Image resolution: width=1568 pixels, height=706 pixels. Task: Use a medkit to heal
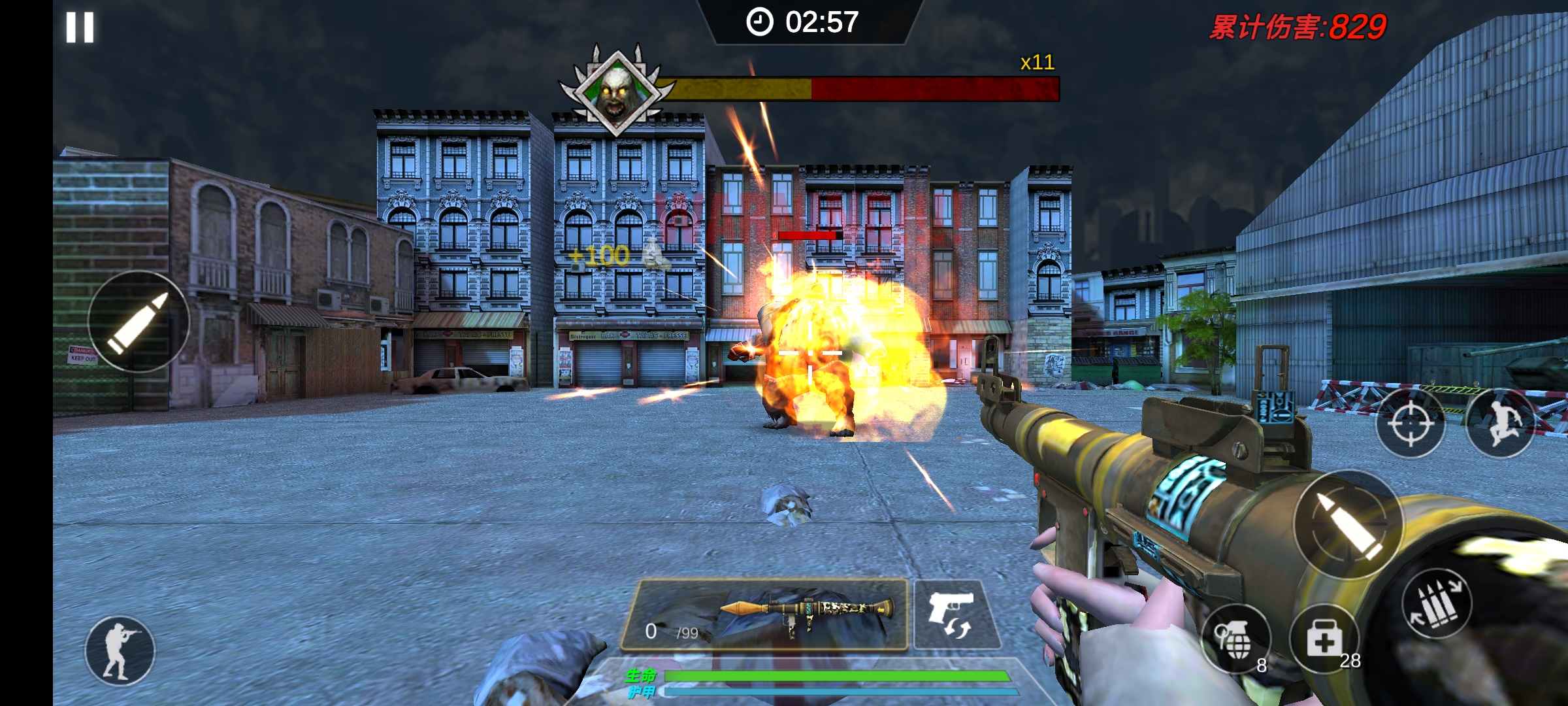tap(1324, 639)
